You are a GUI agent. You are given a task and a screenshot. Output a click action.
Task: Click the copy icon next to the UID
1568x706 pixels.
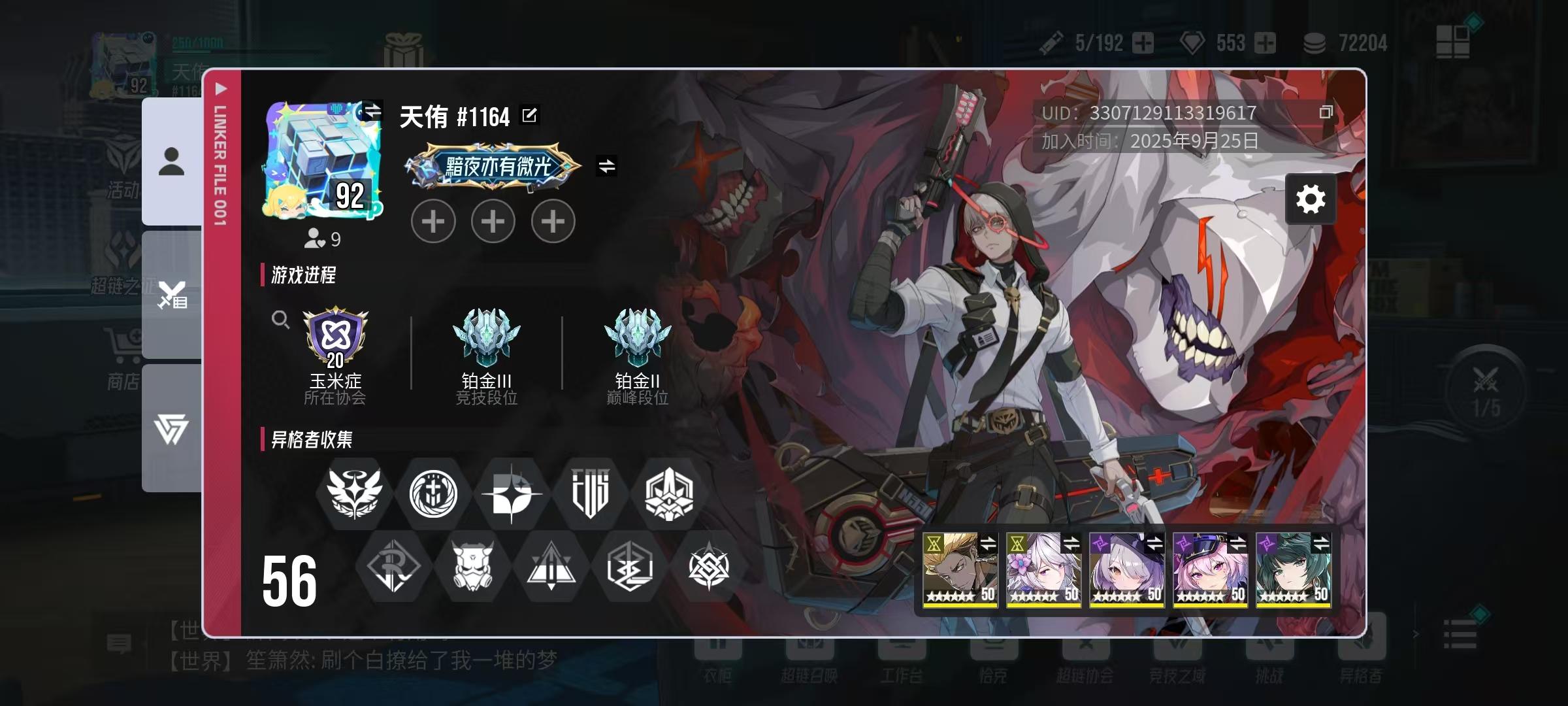(x=1328, y=112)
